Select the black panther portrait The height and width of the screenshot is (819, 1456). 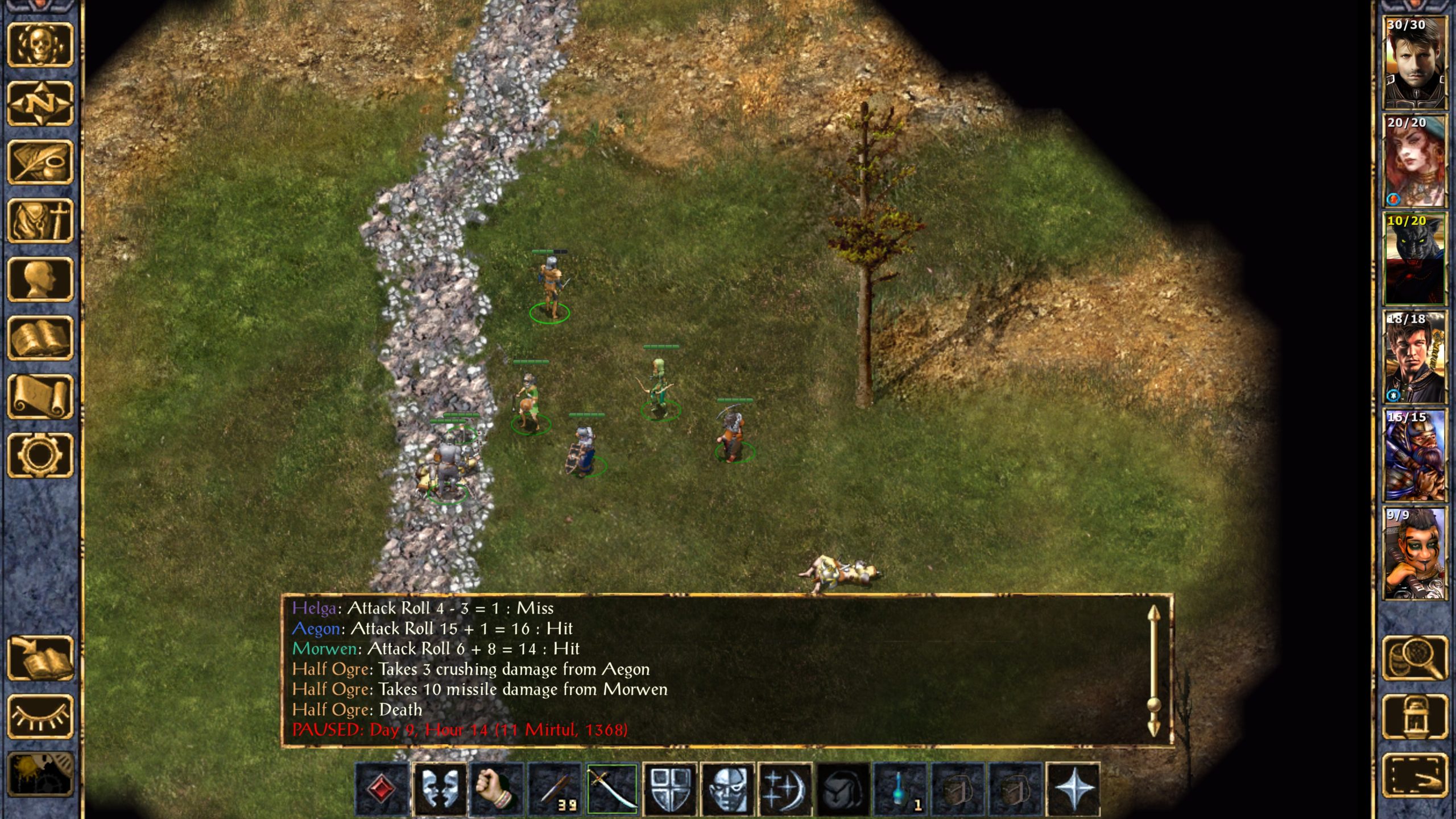1414,259
